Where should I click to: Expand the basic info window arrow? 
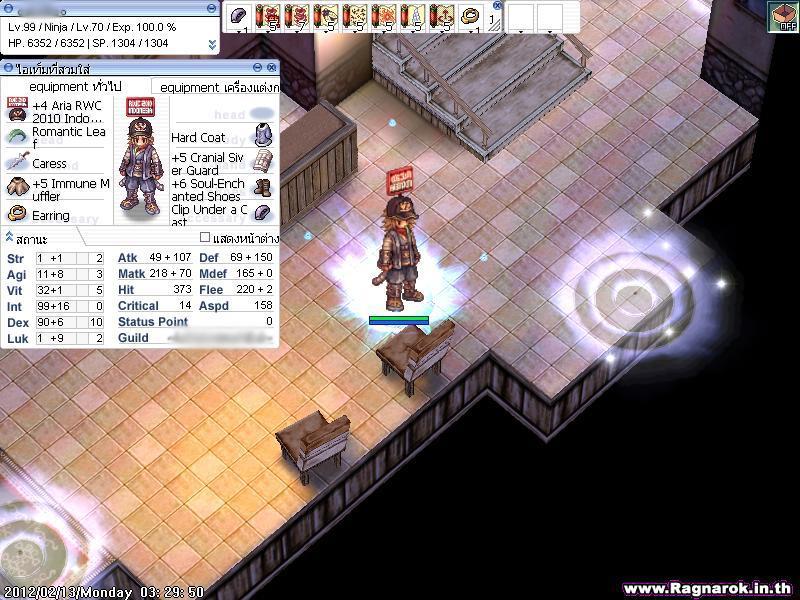pos(212,44)
